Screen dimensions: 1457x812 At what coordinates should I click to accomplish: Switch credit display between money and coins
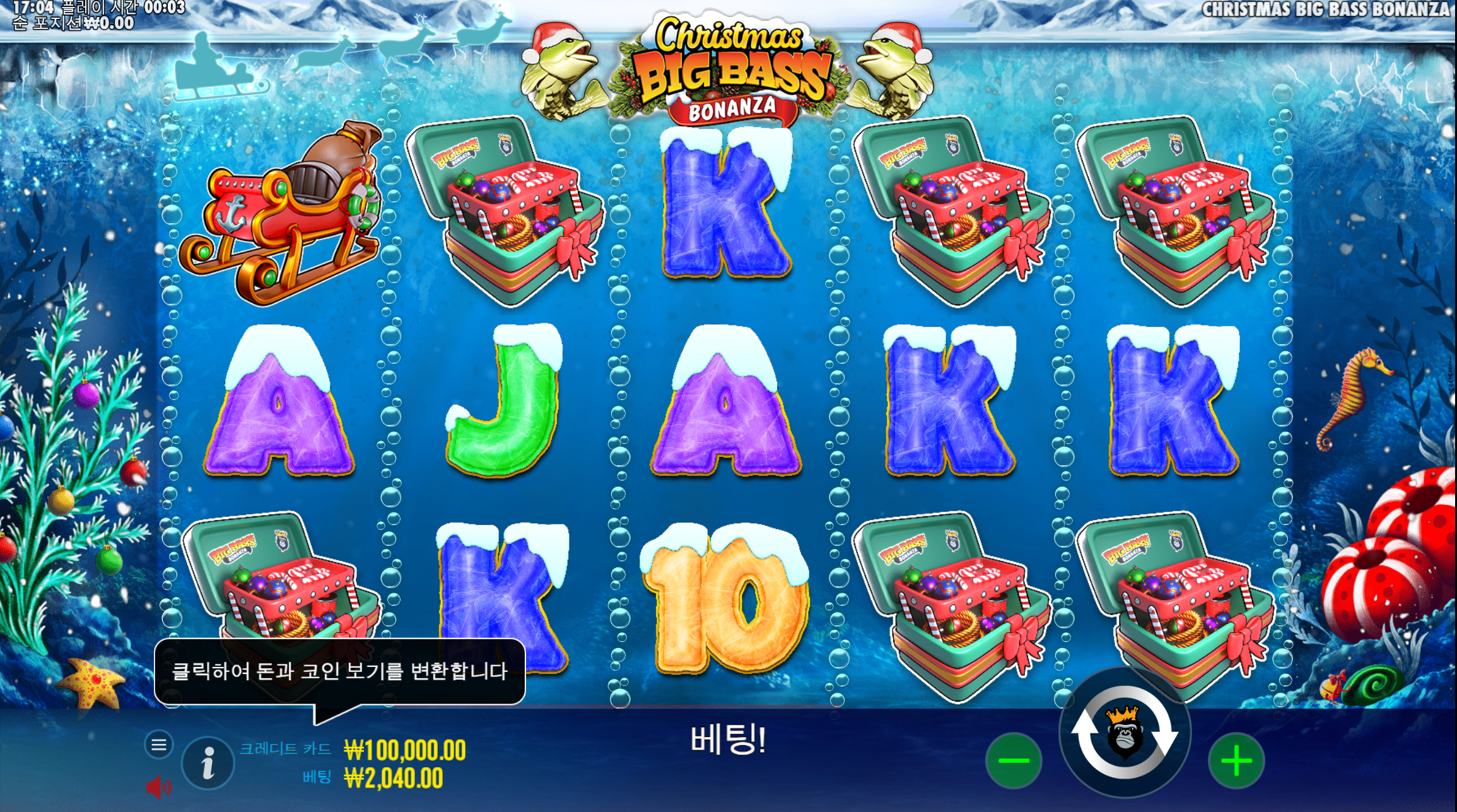[x=404, y=750]
